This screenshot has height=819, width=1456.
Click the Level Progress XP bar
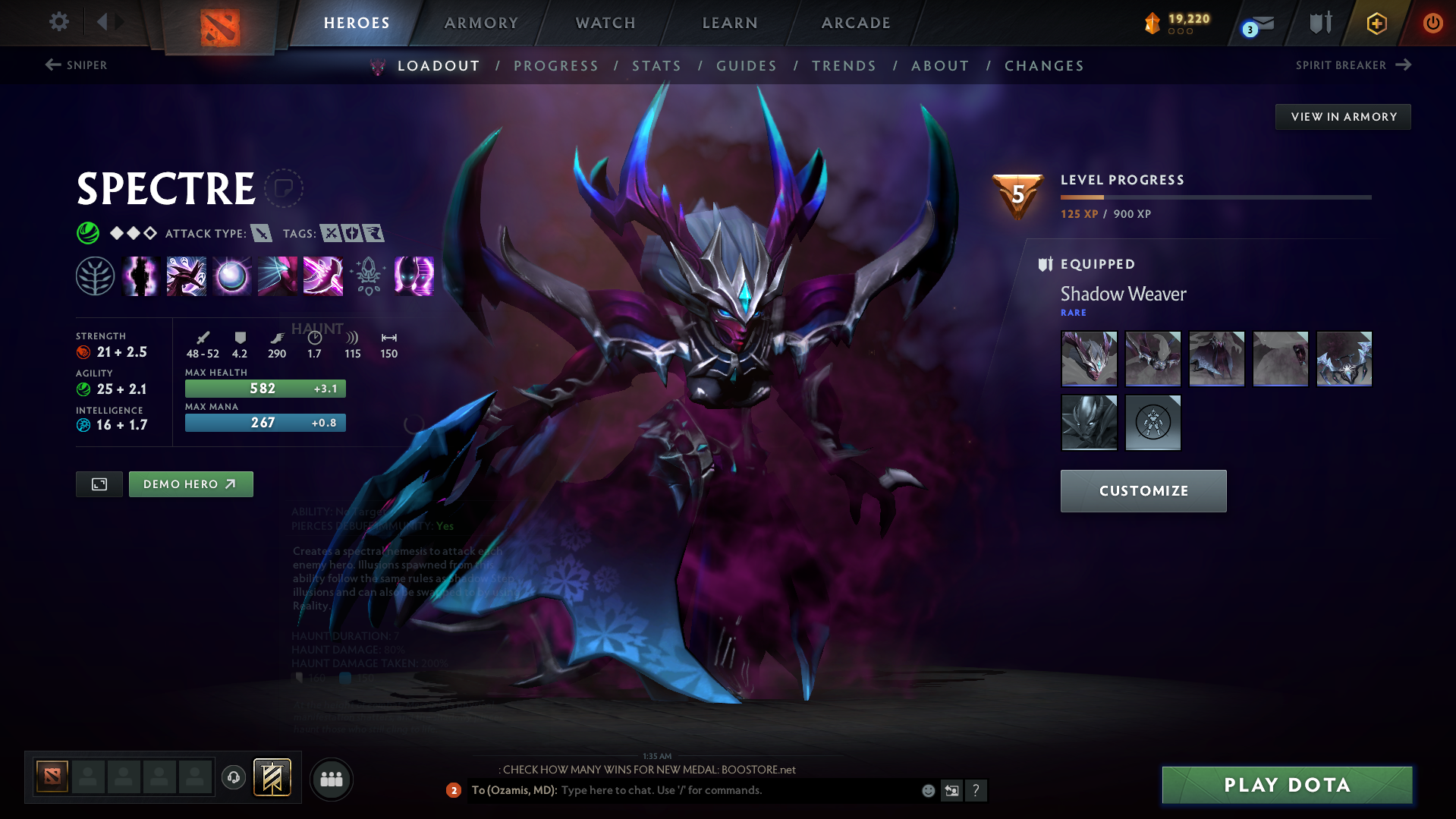[1214, 197]
